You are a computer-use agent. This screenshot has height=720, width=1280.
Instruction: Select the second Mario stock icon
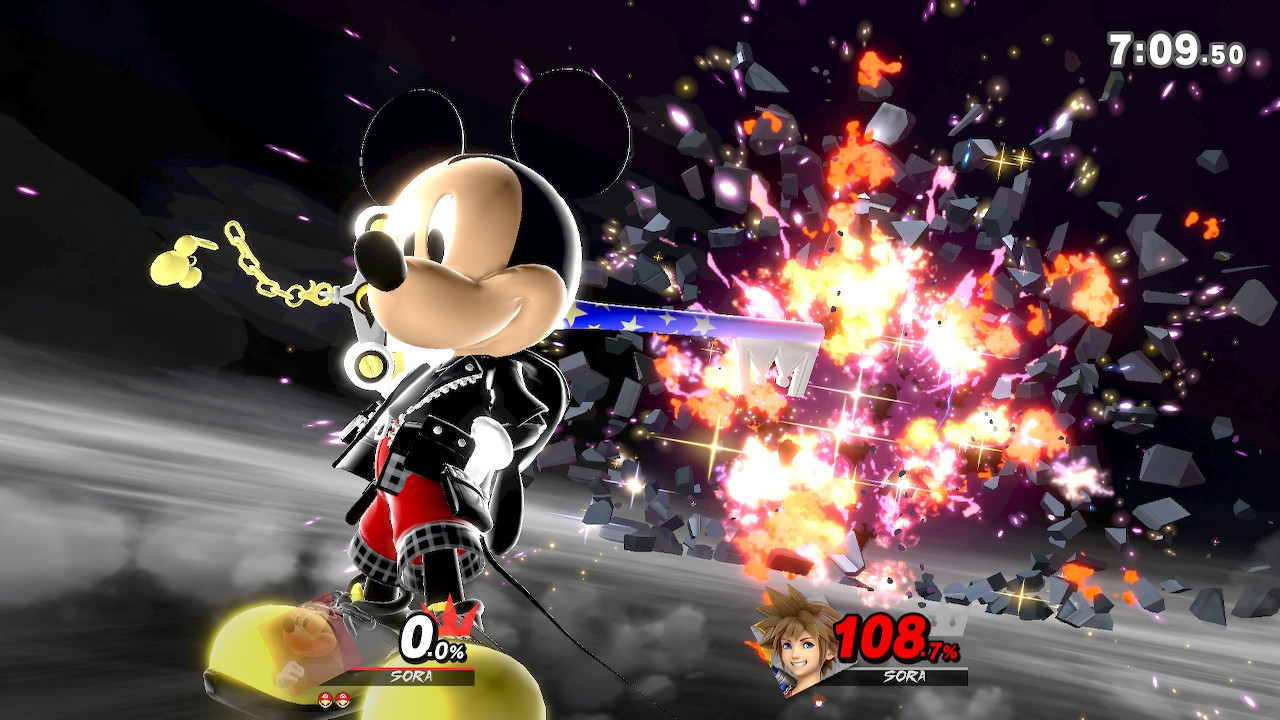[x=342, y=699]
